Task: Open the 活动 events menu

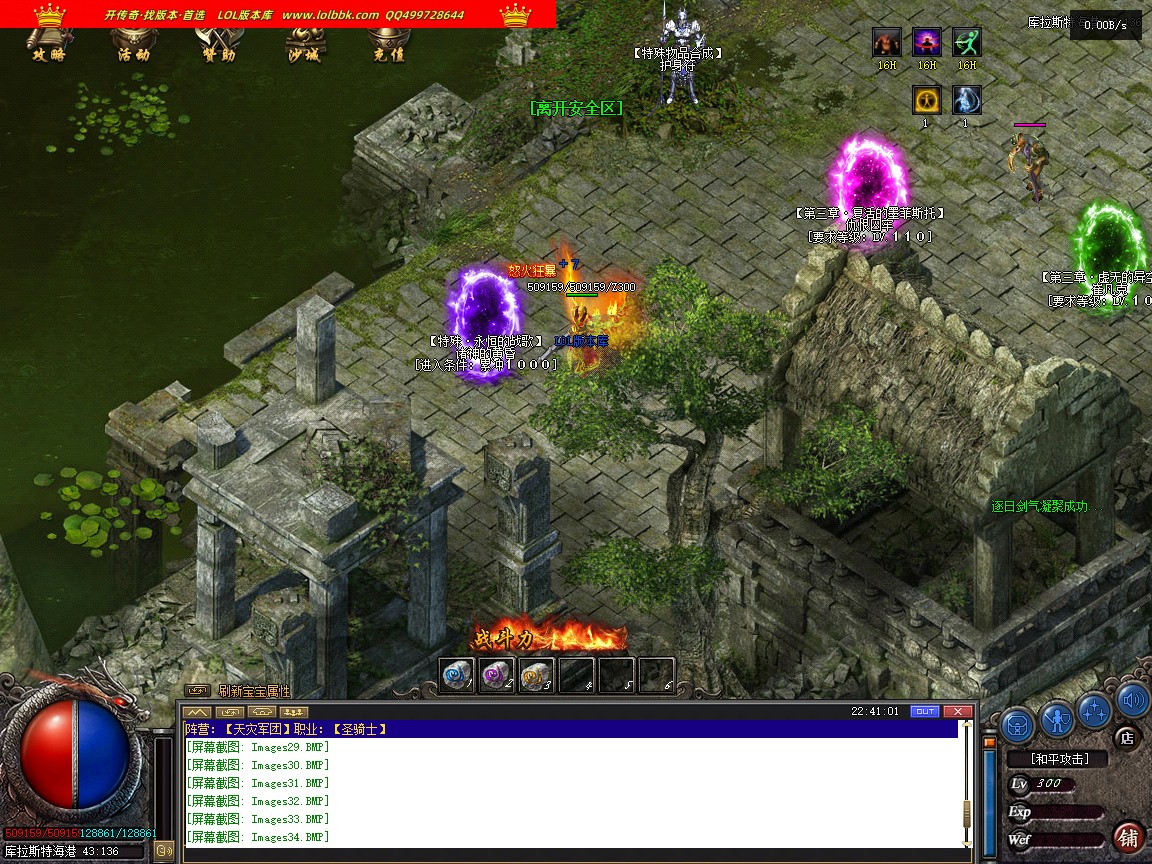Action: (133, 54)
